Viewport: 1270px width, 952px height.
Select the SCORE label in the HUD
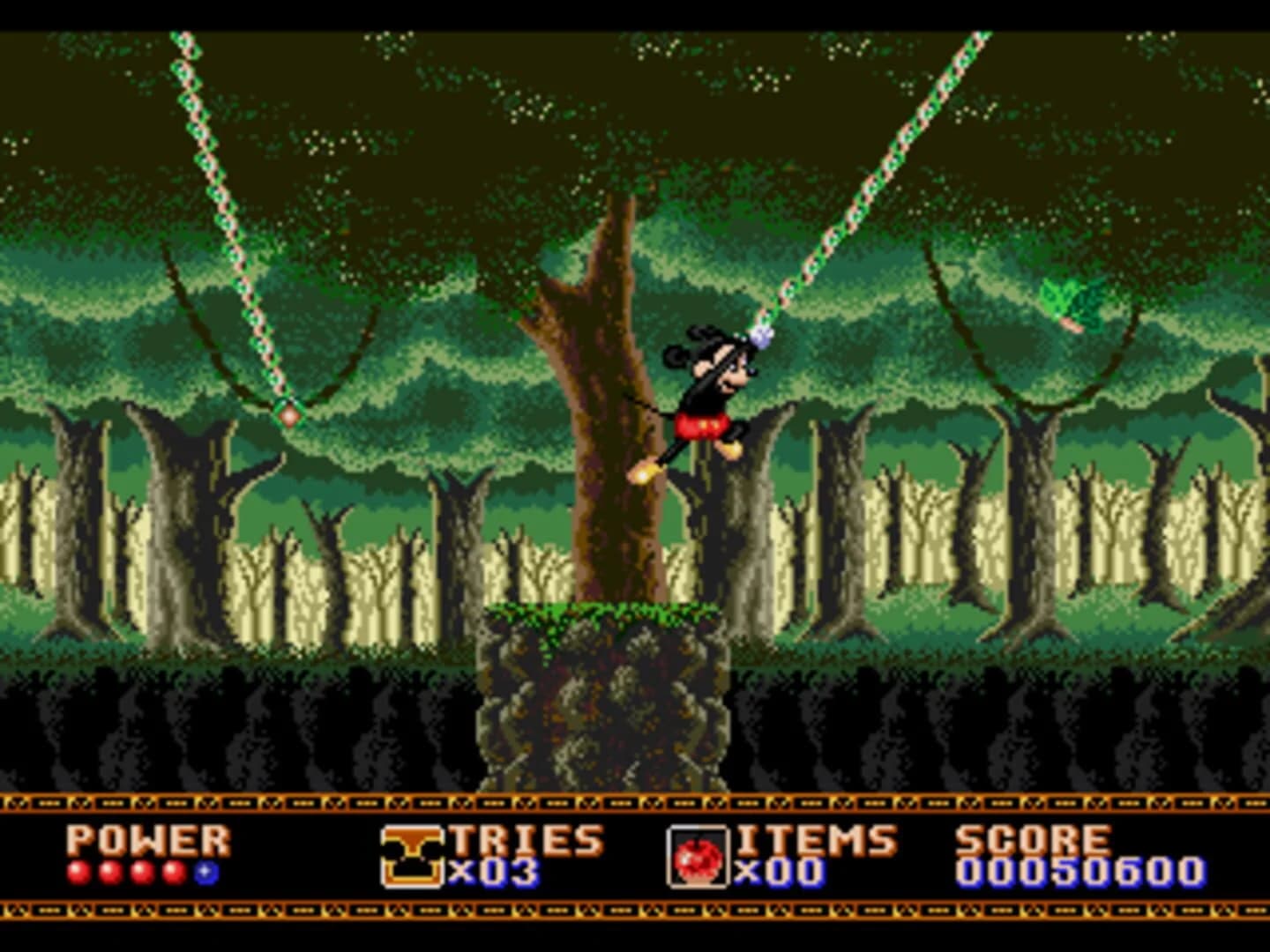pyautogui.click(x=1032, y=837)
